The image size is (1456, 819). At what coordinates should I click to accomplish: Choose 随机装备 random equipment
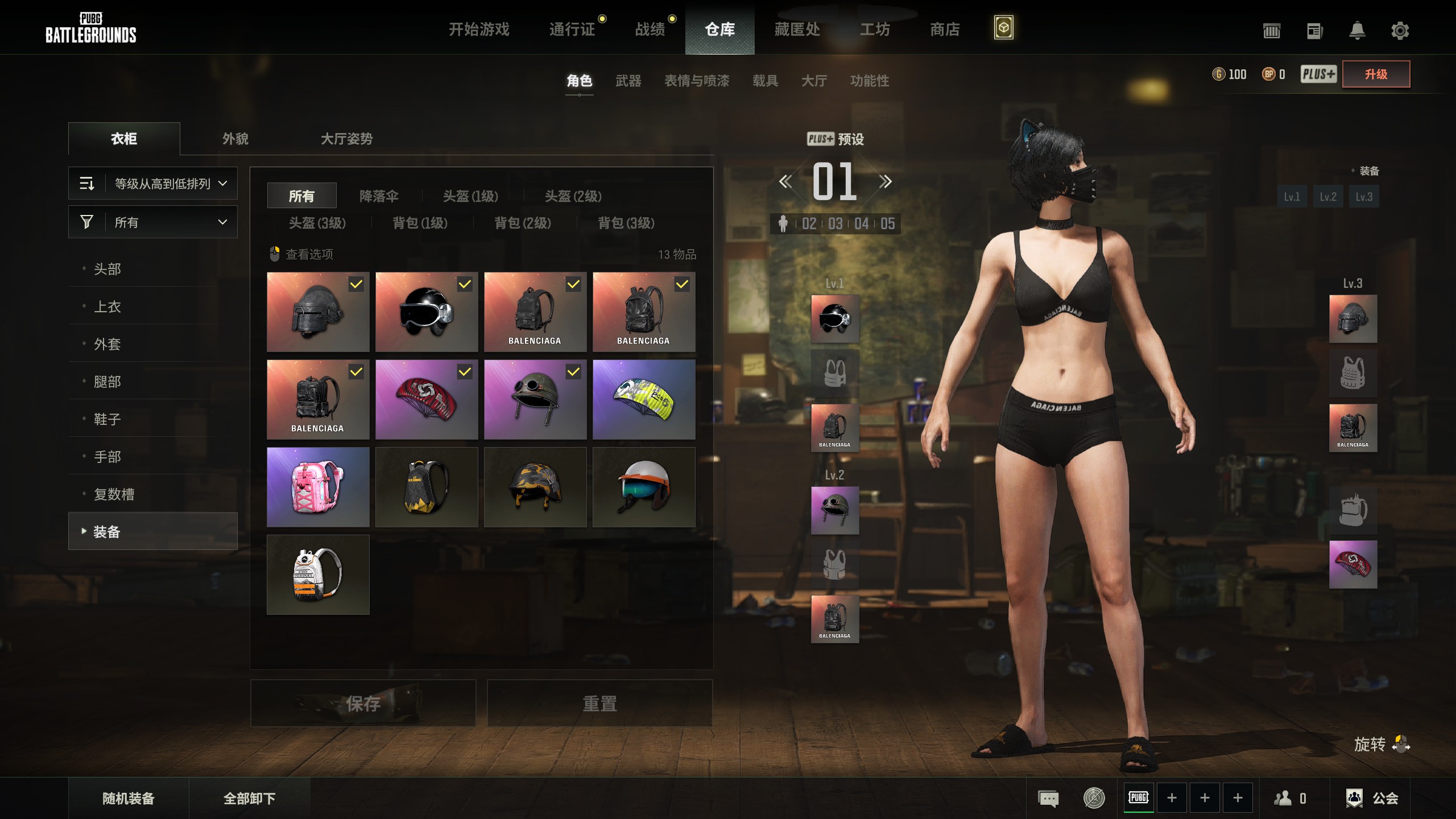click(129, 799)
